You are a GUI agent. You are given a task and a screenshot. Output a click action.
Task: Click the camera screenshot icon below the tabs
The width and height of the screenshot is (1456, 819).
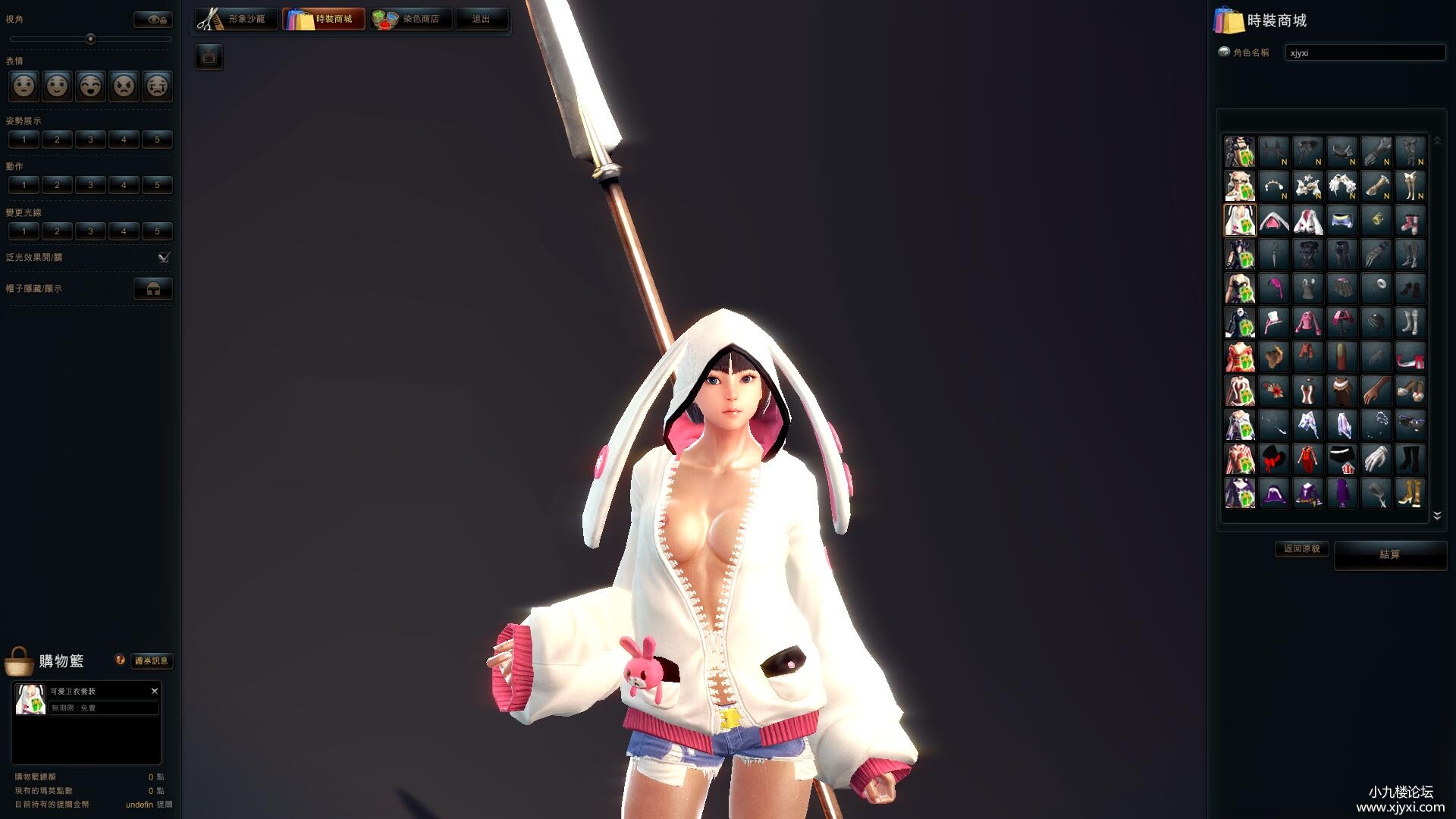(x=209, y=57)
